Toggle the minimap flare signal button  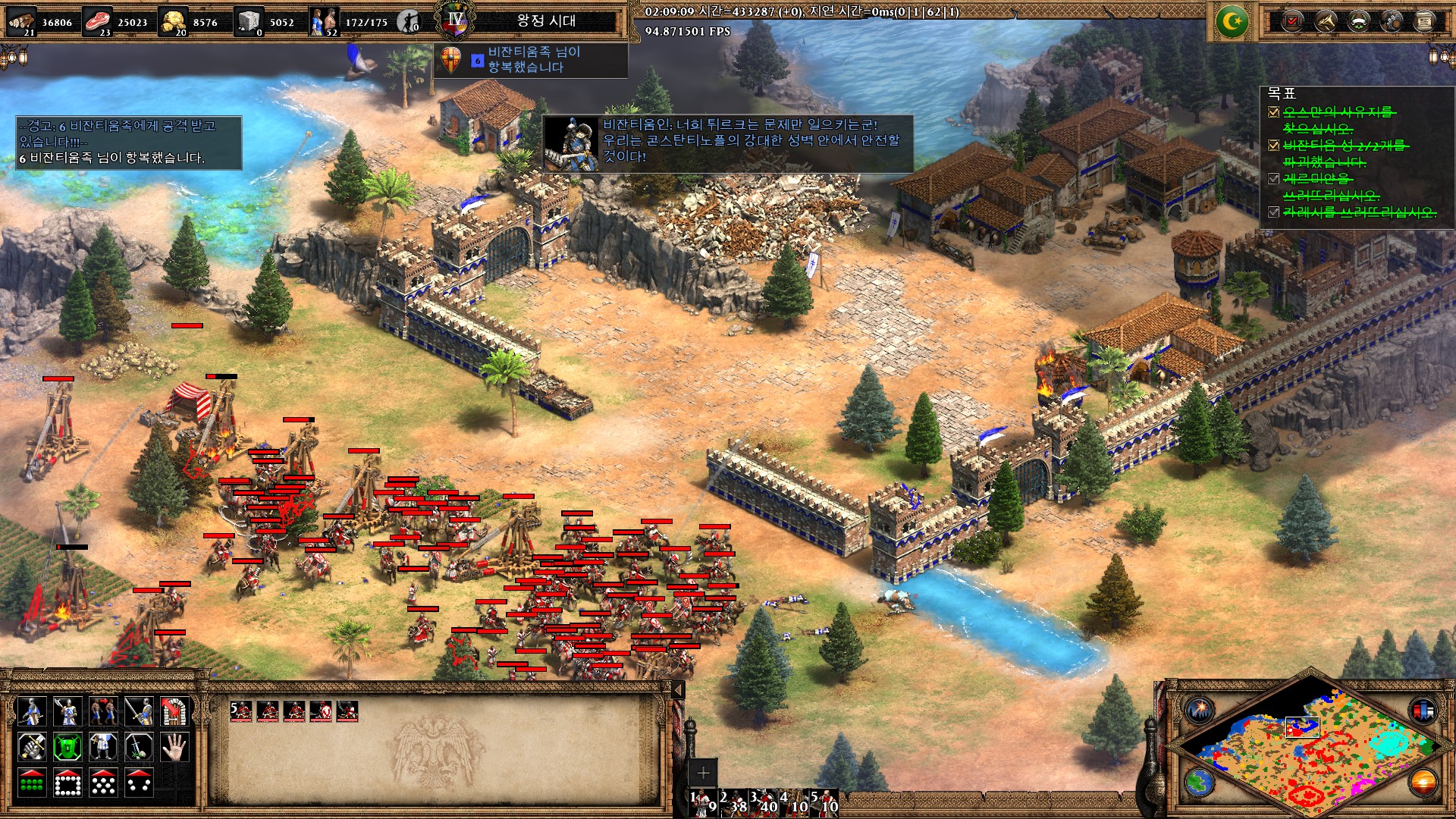coord(1200,711)
